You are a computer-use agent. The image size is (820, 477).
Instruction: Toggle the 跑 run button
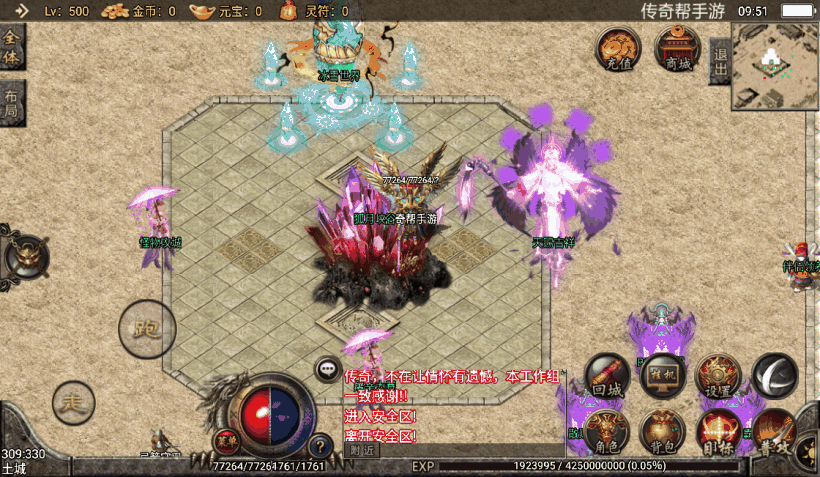147,326
